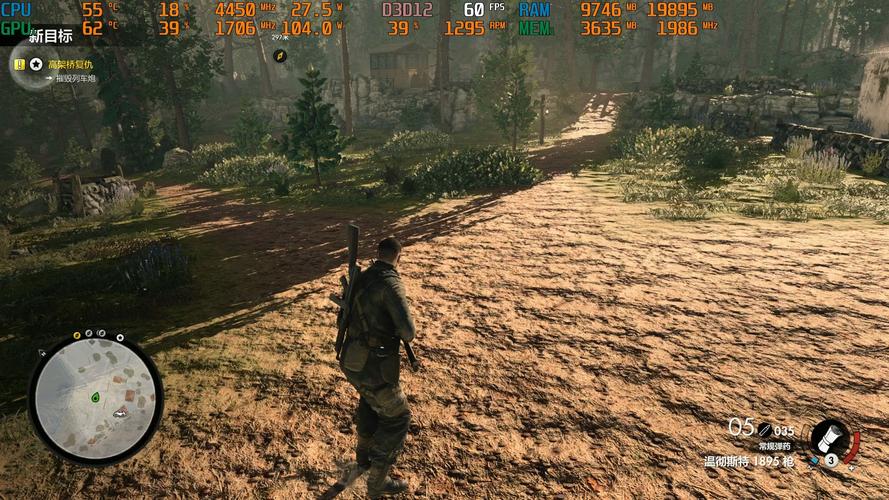Click the green player marker on minimap
This screenshot has height=500, width=889.
[x=95, y=397]
